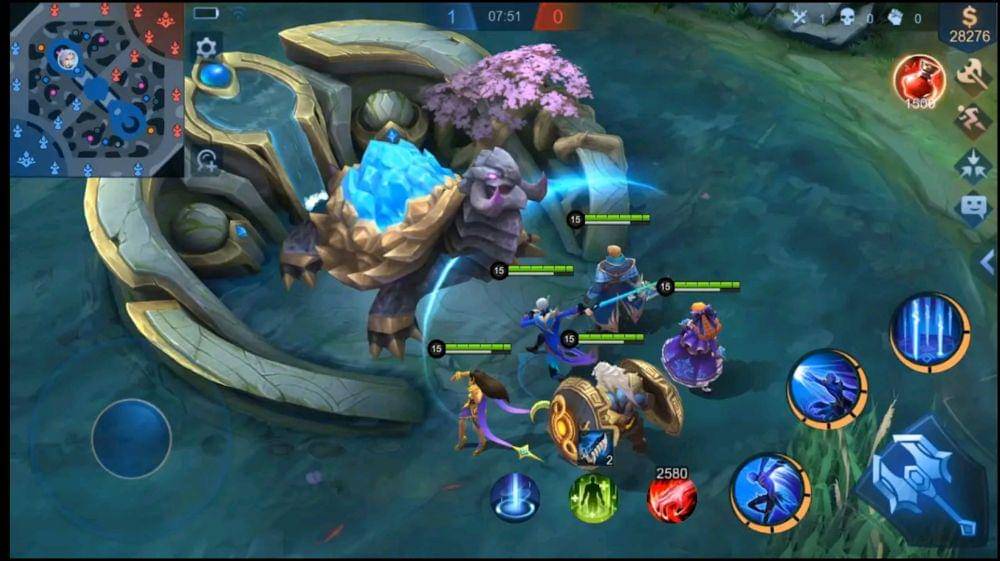Image resolution: width=1000 pixels, height=561 pixels.
Task: Open the settings gear icon
Action: [x=206, y=47]
